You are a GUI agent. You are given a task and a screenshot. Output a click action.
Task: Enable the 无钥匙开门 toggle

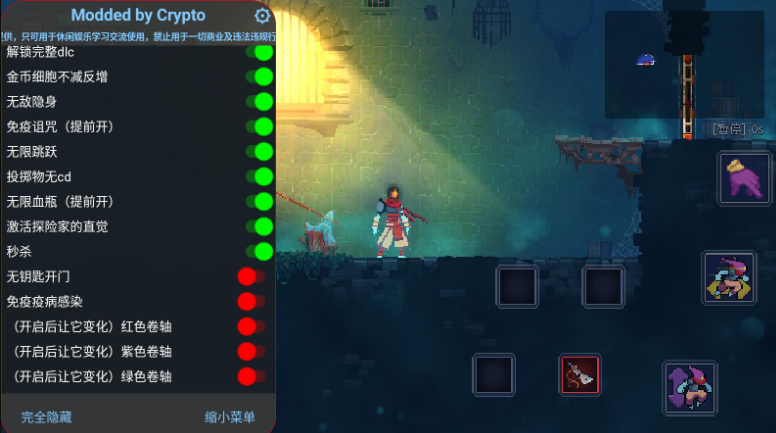coord(251,276)
